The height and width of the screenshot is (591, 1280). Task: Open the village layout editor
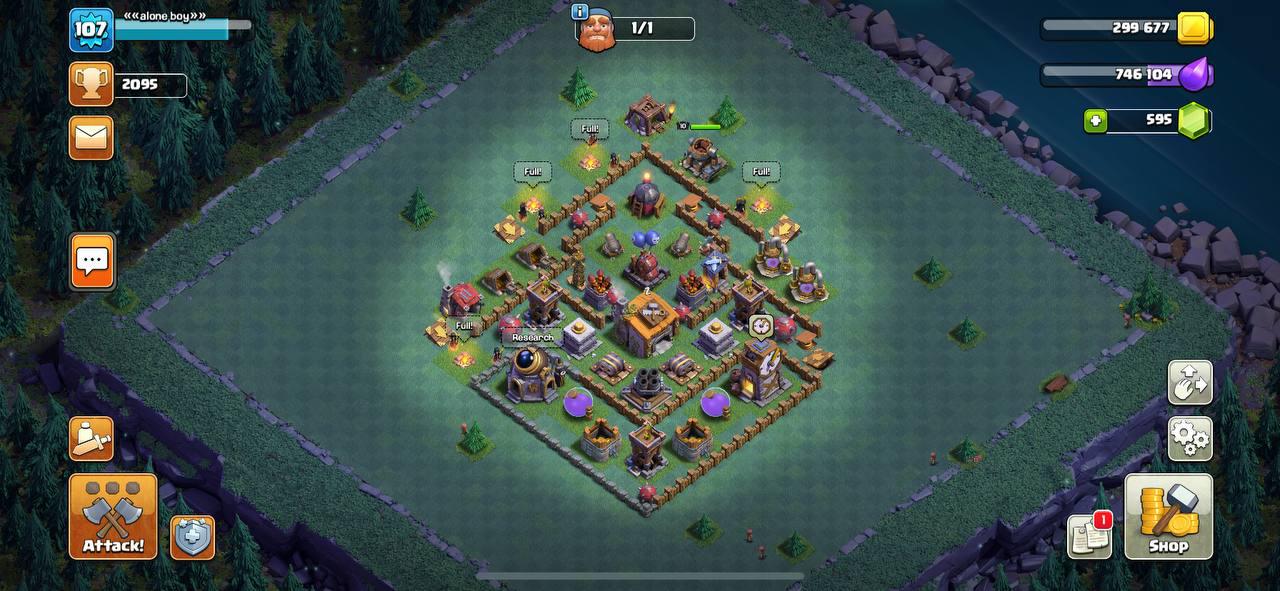coord(1190,383)
